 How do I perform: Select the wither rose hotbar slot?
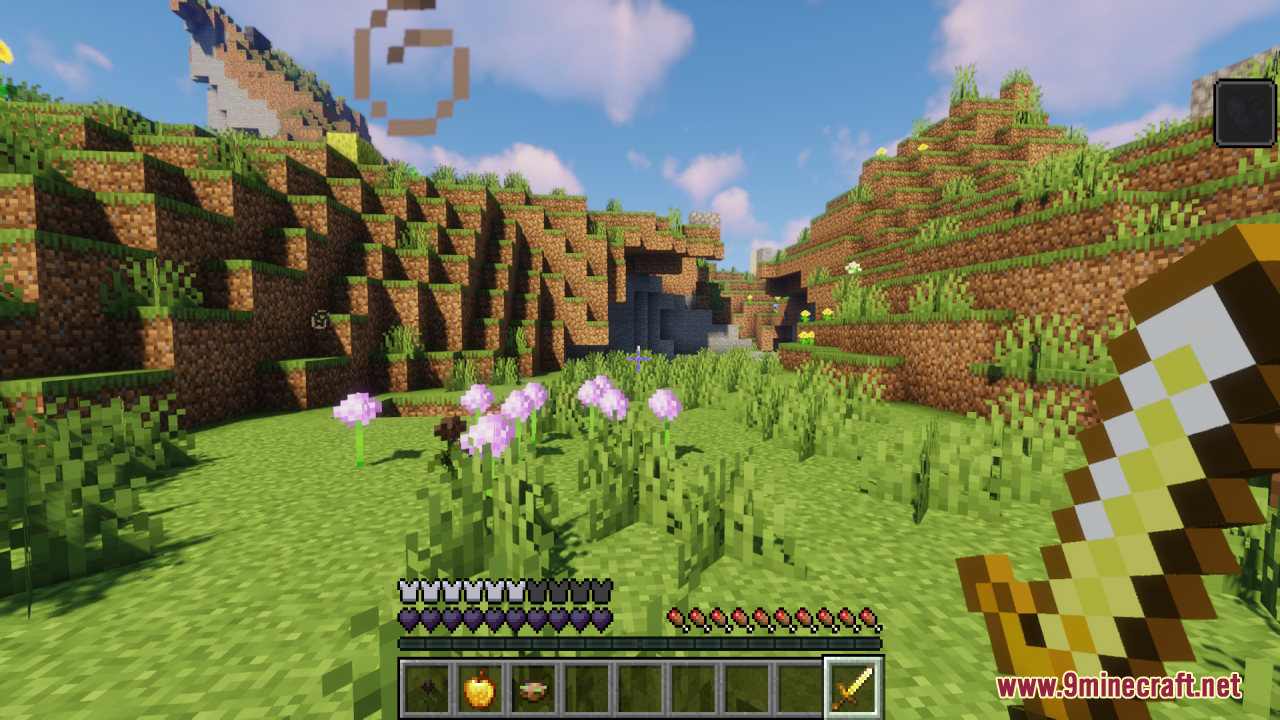pyautogui.click(x=427, y=688)
